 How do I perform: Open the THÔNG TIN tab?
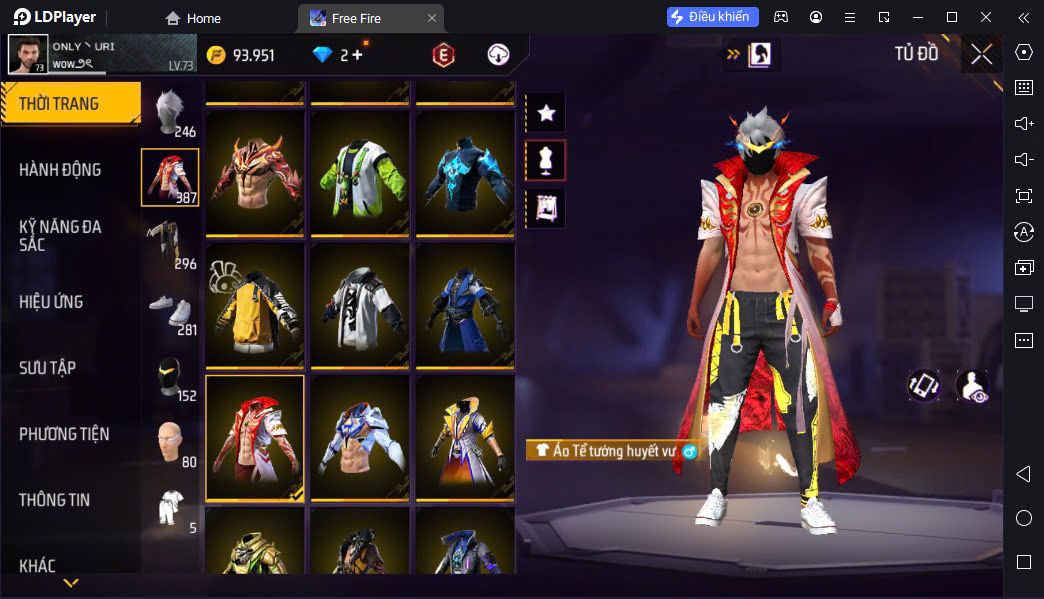tap(54, 500)
